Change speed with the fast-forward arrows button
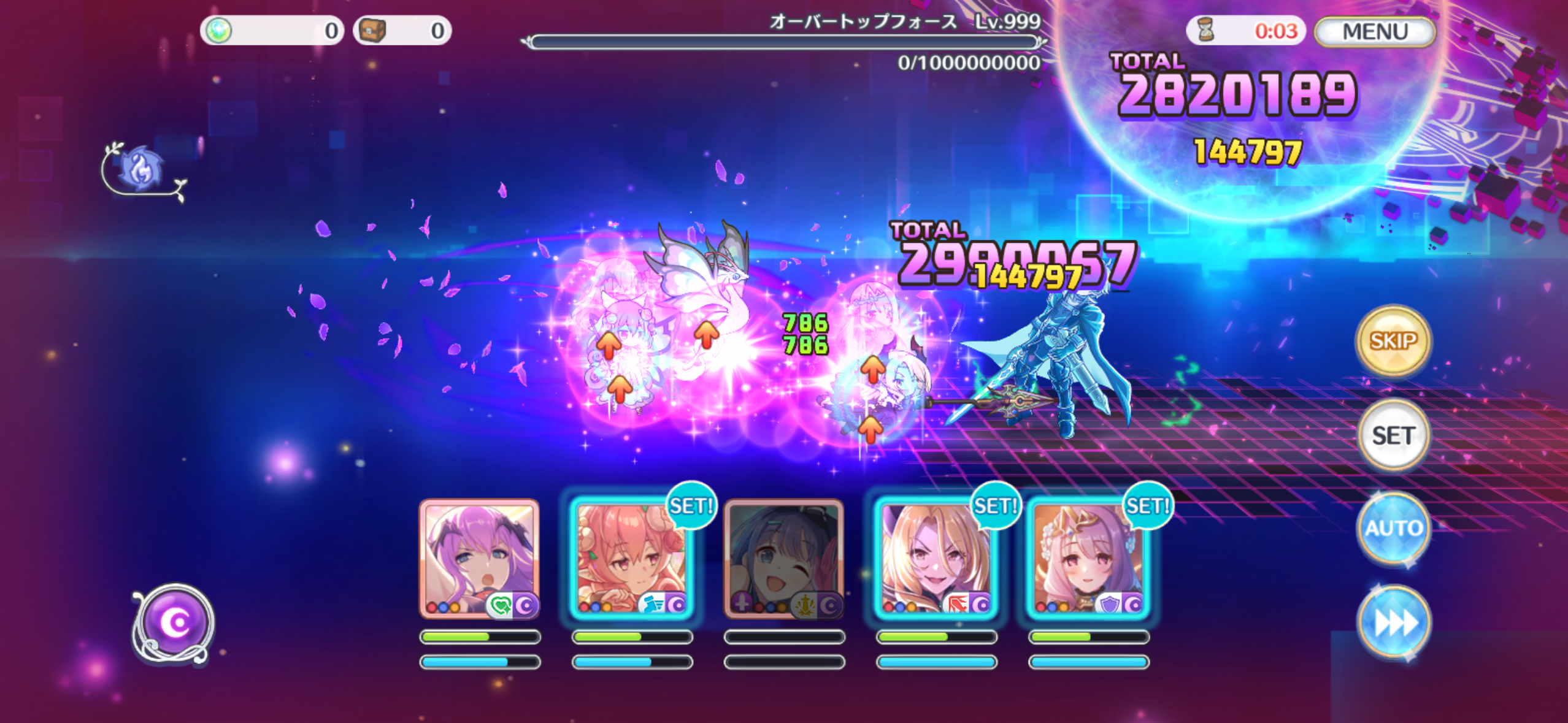The height and width of the screenshot is (723, 1568). (x=1393, y=623)
